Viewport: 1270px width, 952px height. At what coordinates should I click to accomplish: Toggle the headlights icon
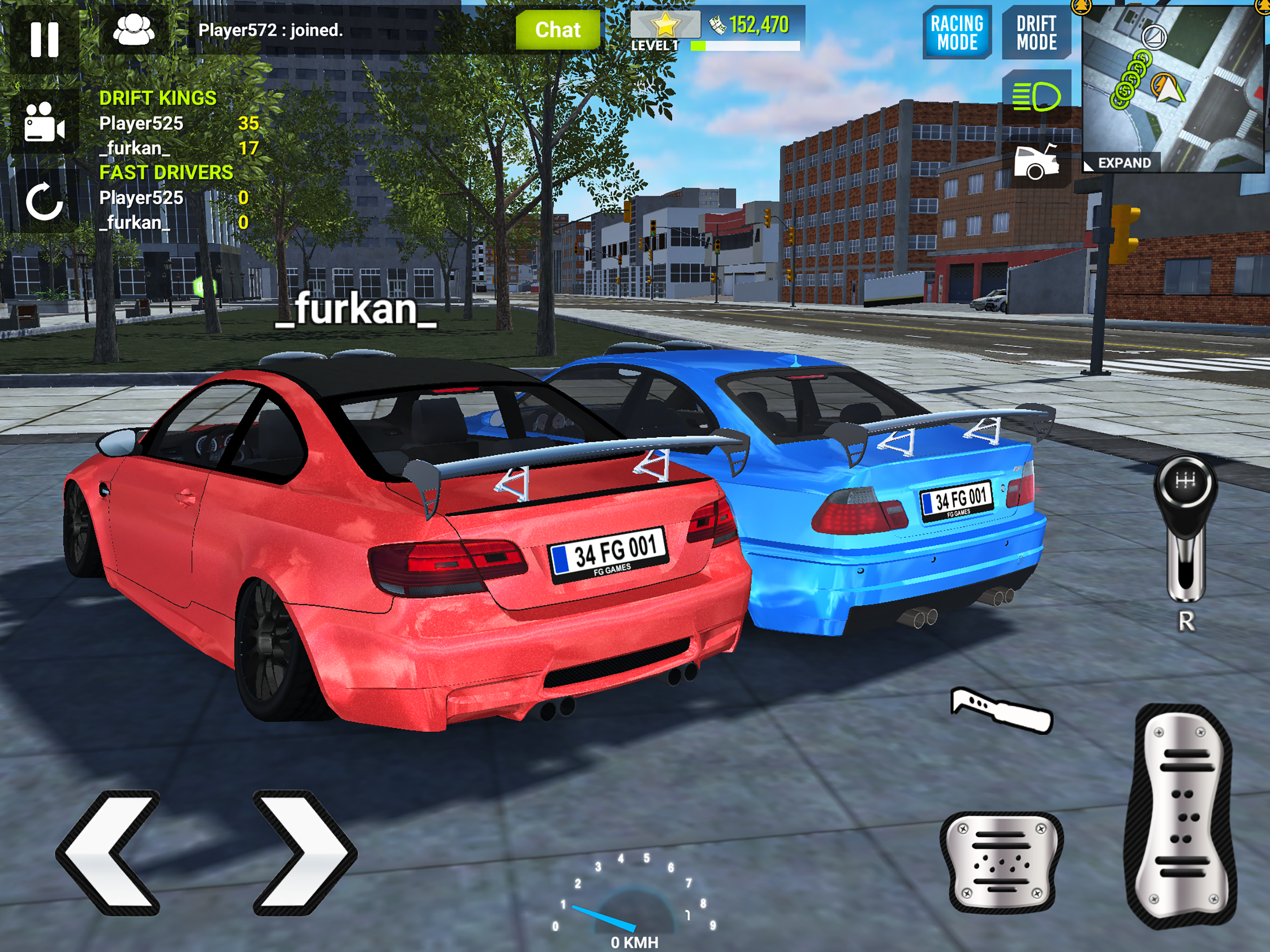click(x=1036, y=96)
